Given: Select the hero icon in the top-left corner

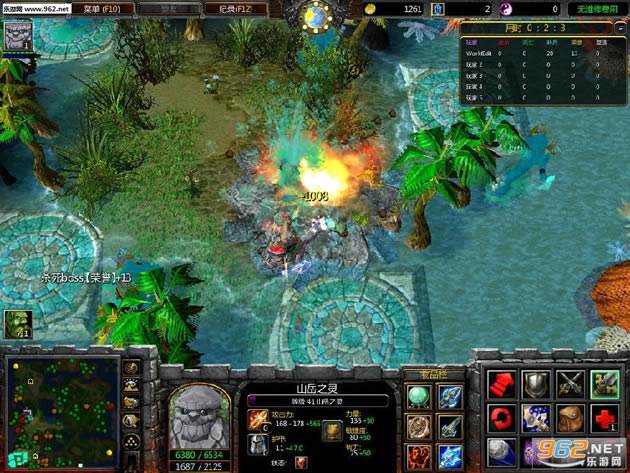Looking at the screenshot, I should click(x=19, y=34).
